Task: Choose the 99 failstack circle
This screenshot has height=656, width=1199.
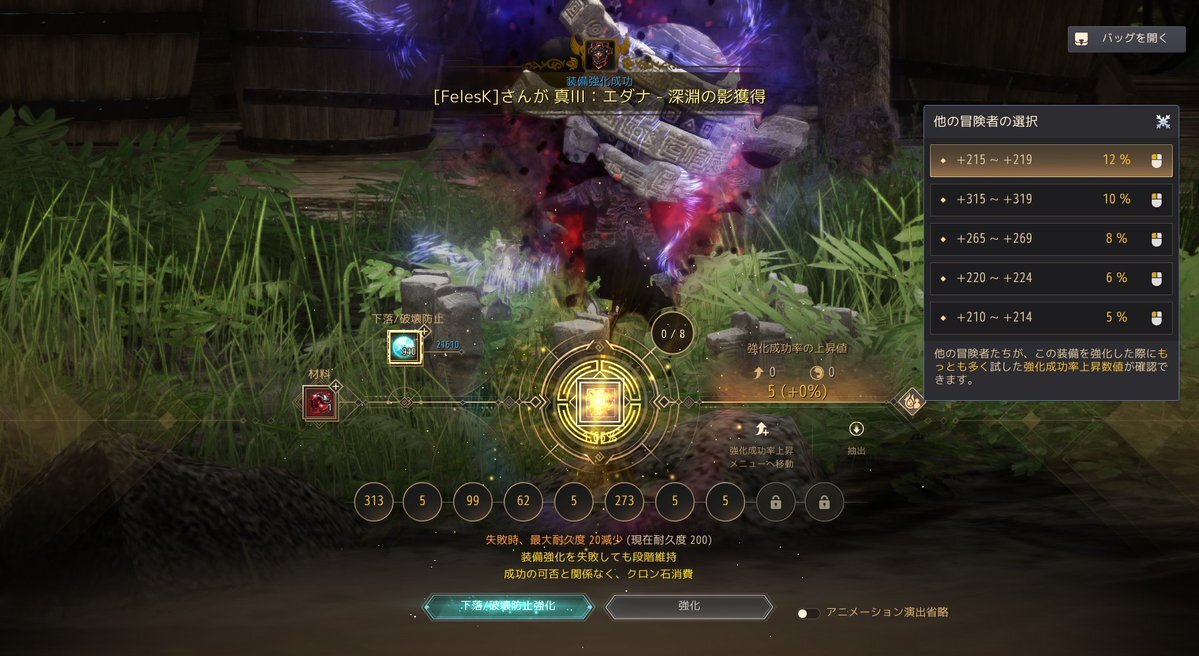Action: 473,503
